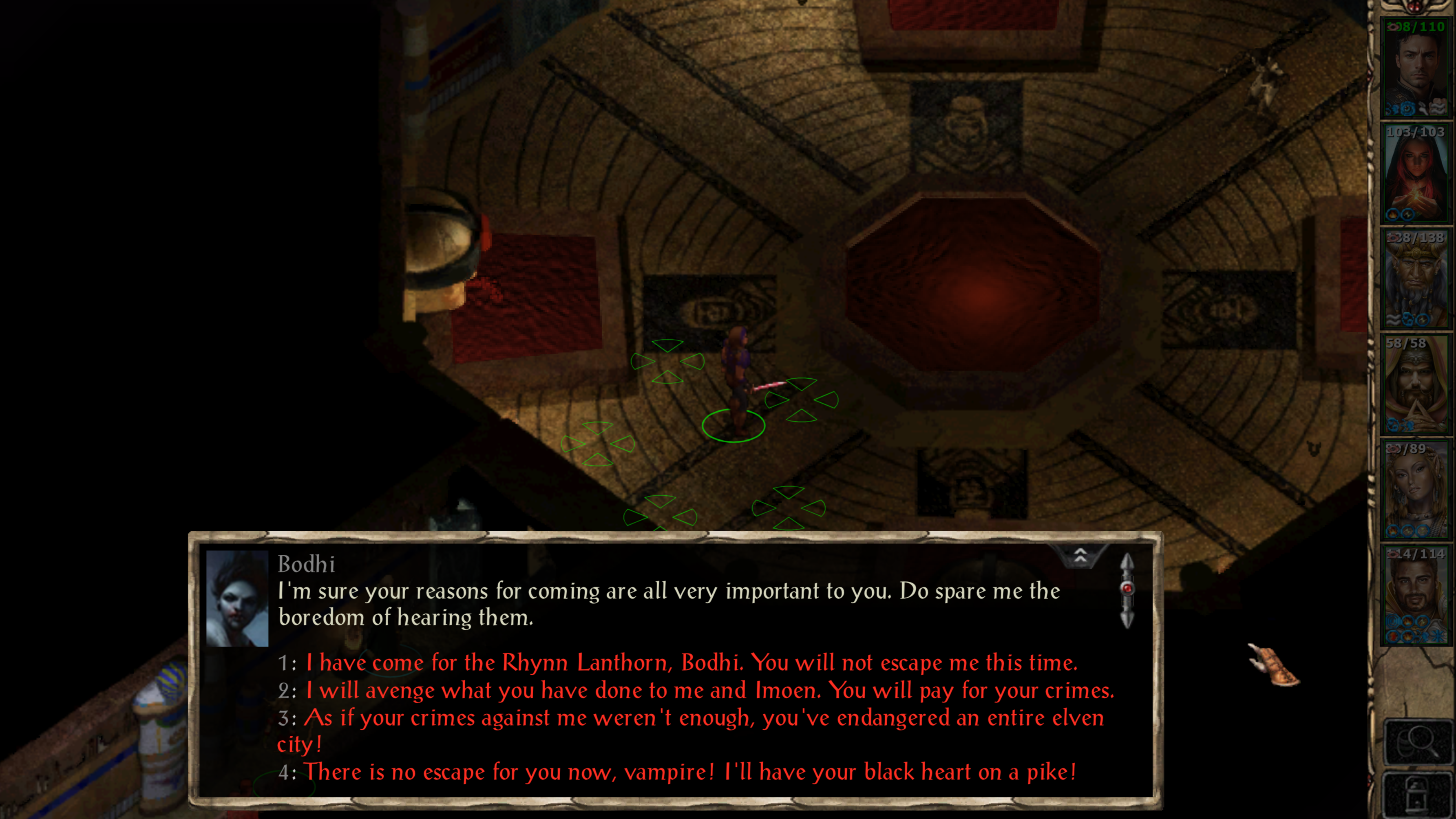Expand the dialogue box using the double chevron arrows

[1081, 555]
